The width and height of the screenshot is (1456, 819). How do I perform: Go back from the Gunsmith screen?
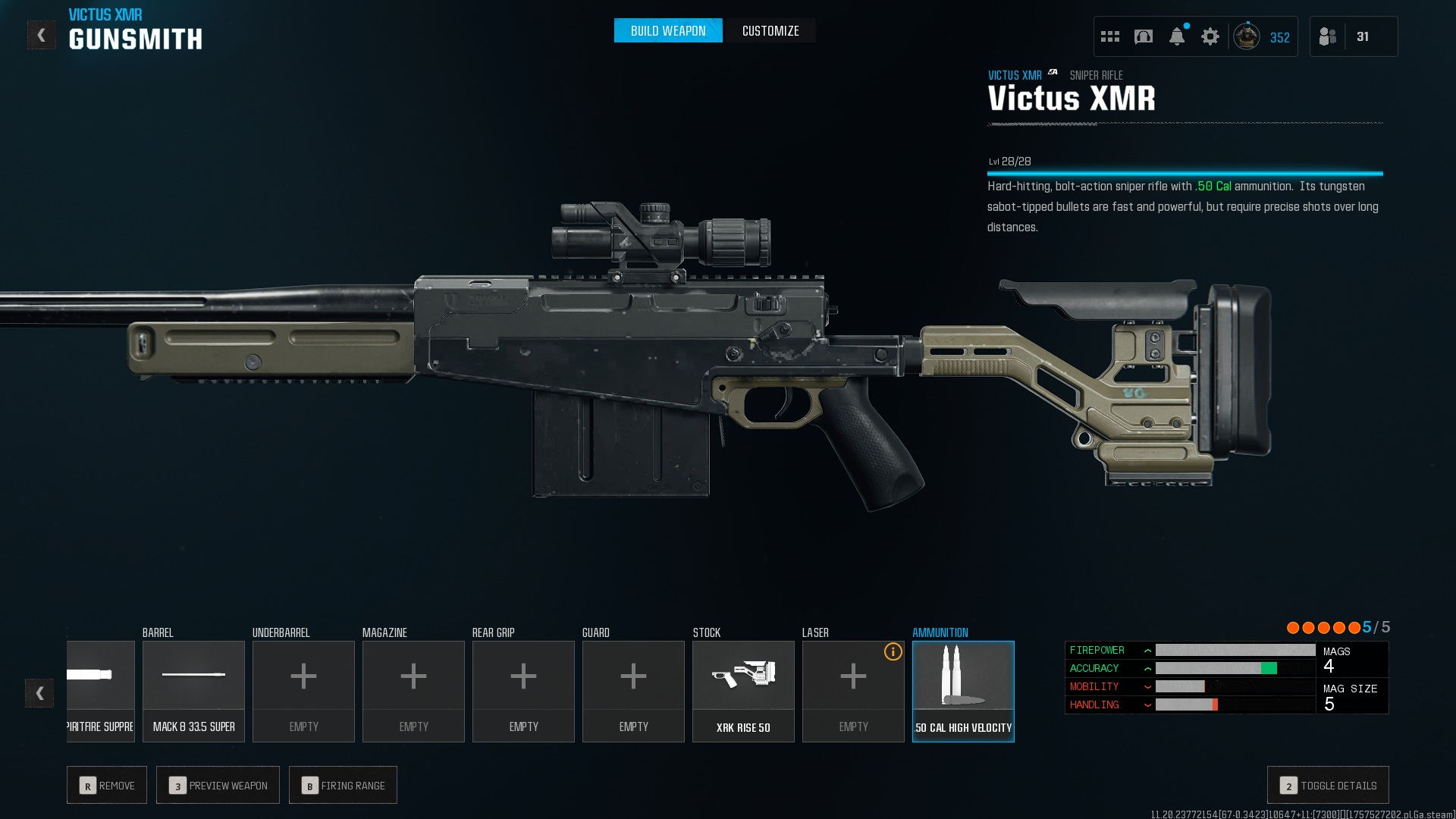point(41,36)
